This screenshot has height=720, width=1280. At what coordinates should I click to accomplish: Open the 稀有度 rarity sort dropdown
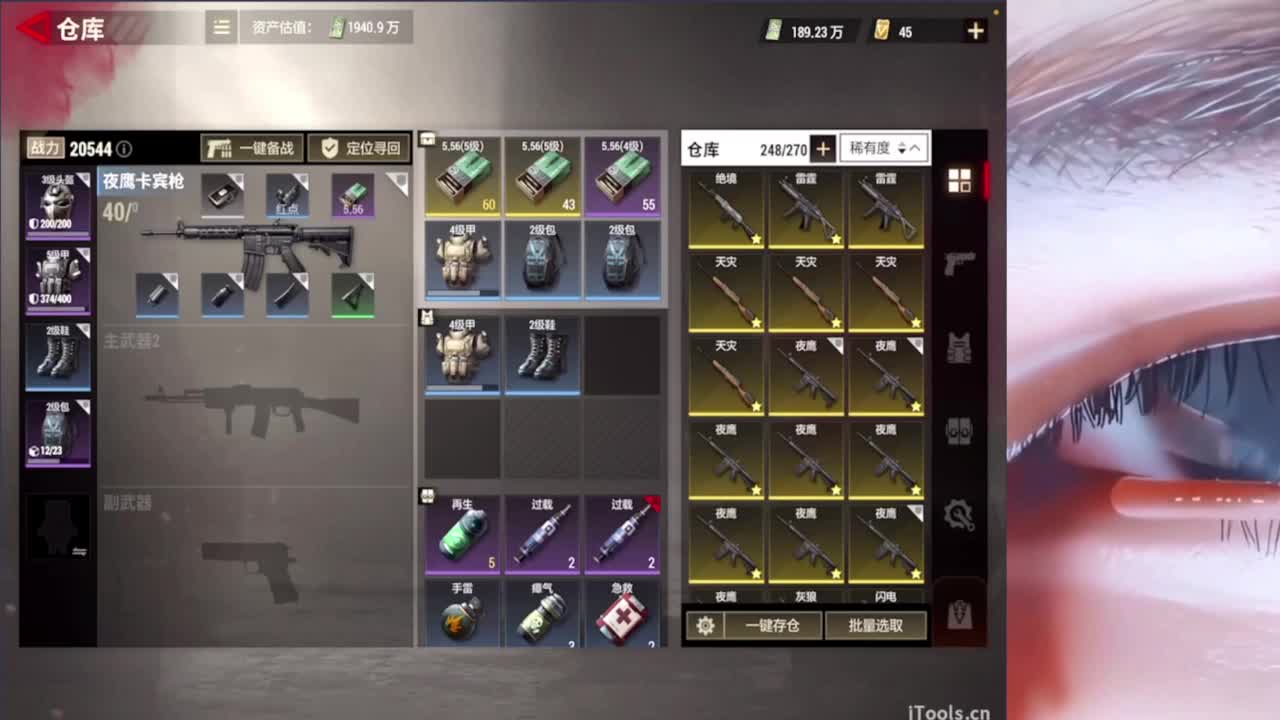click(x=873, y=148)
